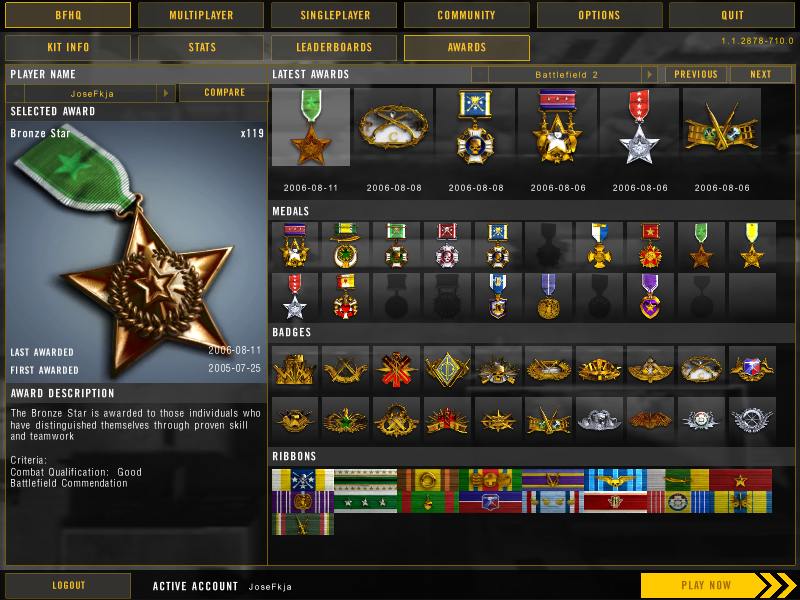Go to the Multiplayer menu
This screenshot has width=800, height=600.
(x=201, y=15)
